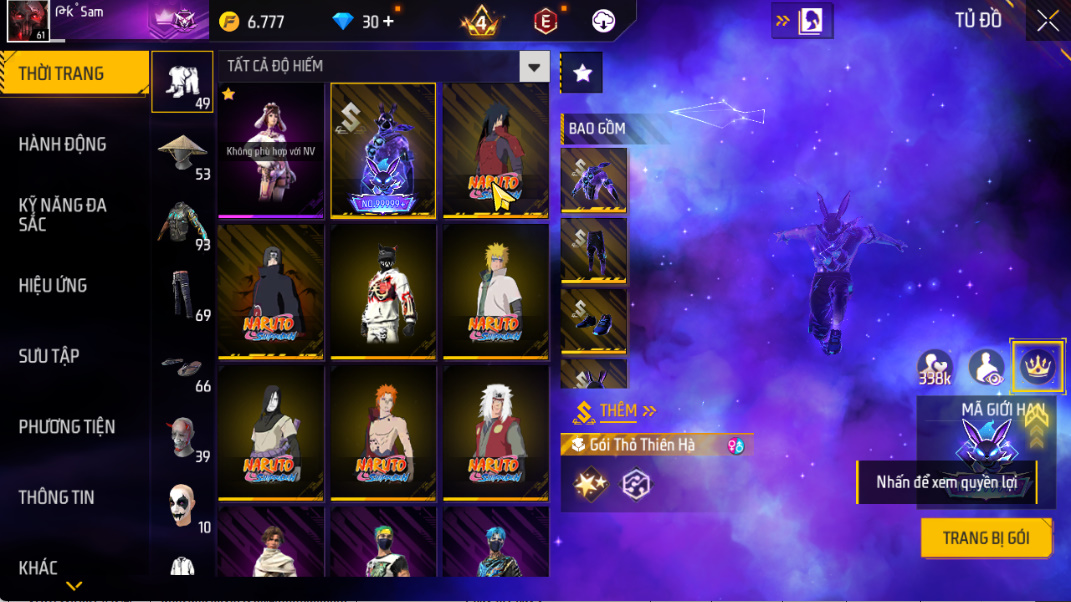Open the Kỹ Năng Đa Sắc tab
Image resolution: width=1071 pixels, height=602 pixels.
(x=63, y=214)
